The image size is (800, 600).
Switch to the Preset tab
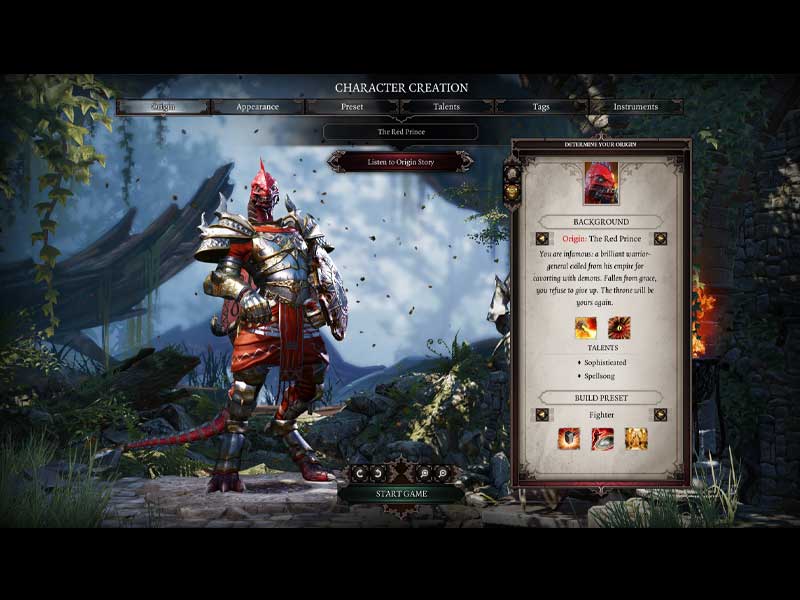[x=352, y=107]
